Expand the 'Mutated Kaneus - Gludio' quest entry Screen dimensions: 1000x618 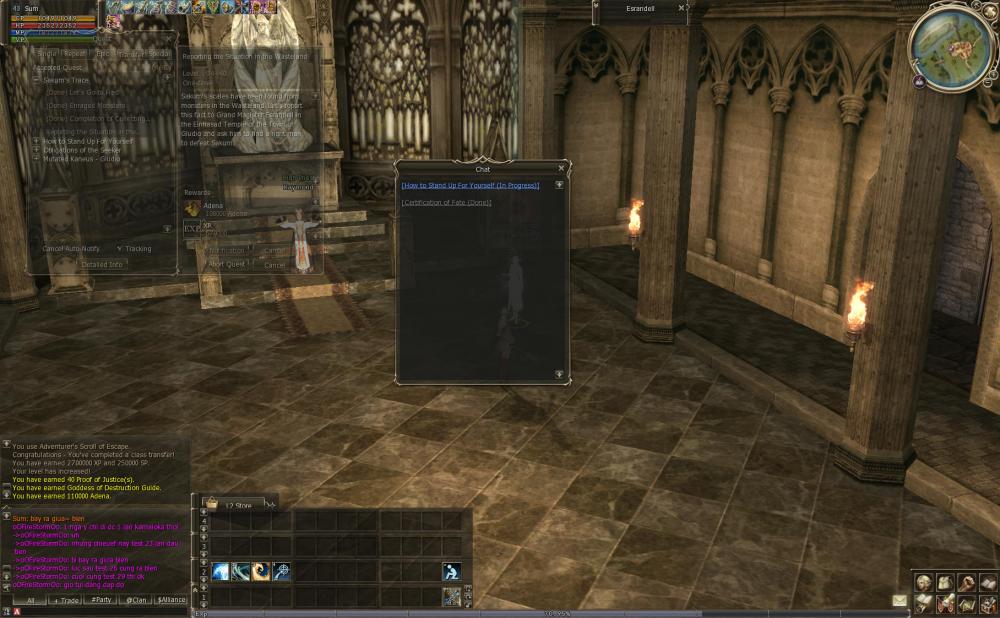pos(36,158)
